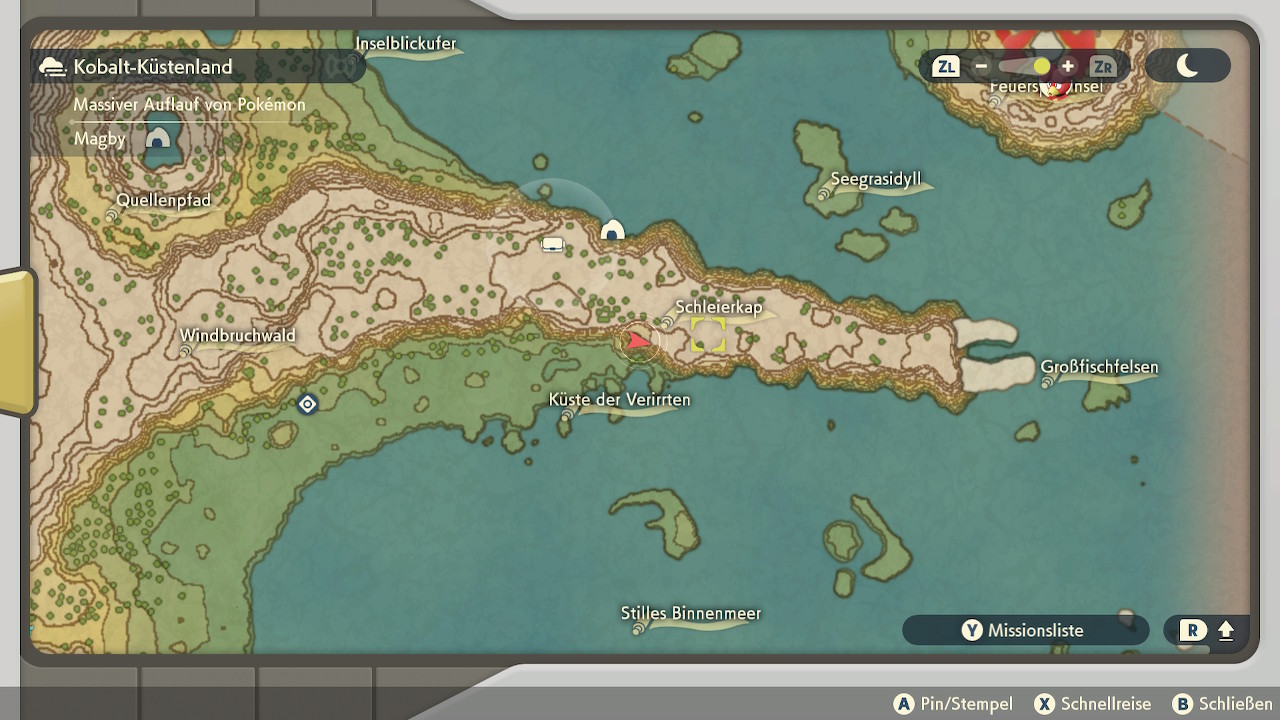1280x720 pixels.
Task: Select the Windbruchwald location label
Action: tap(237, 336)
